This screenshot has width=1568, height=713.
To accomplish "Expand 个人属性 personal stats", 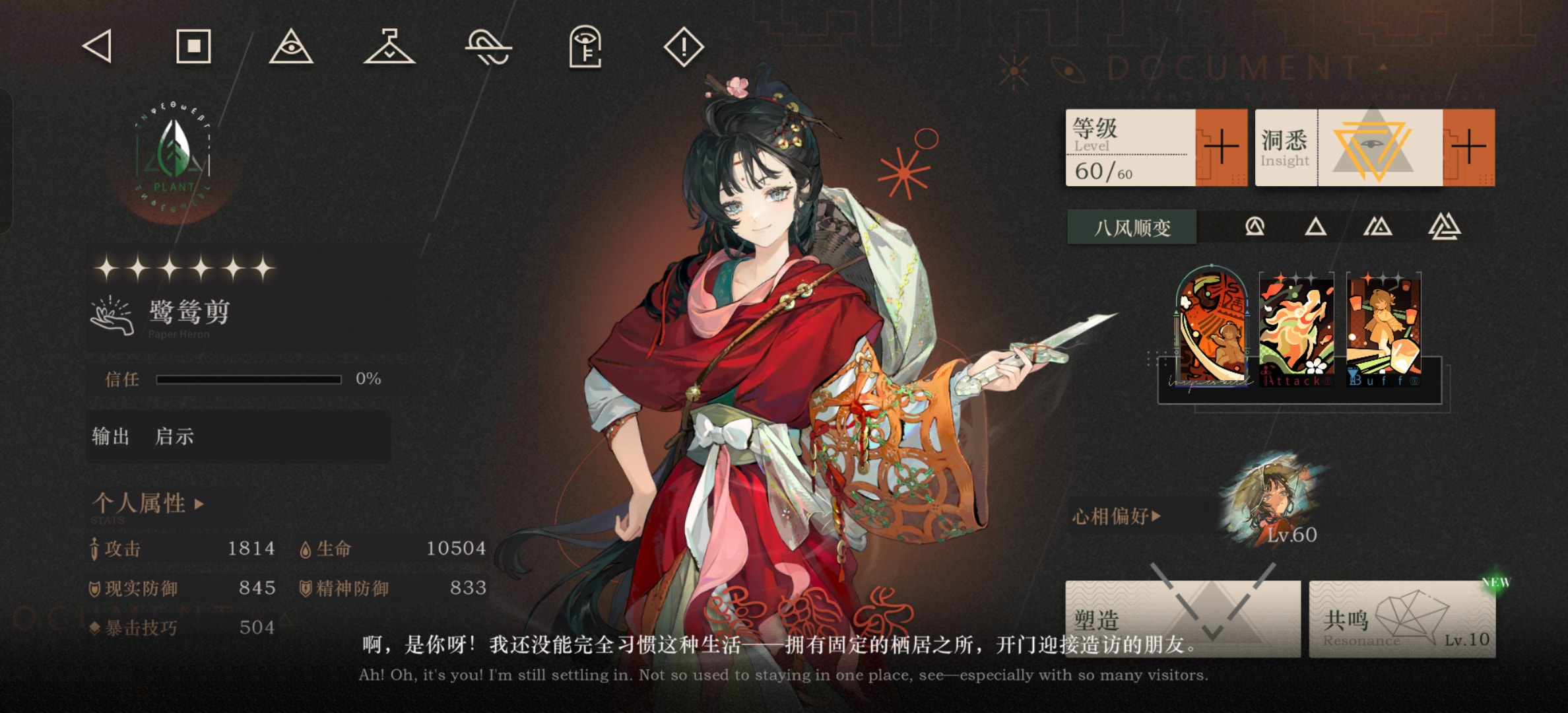I will (x=148, y=504).
